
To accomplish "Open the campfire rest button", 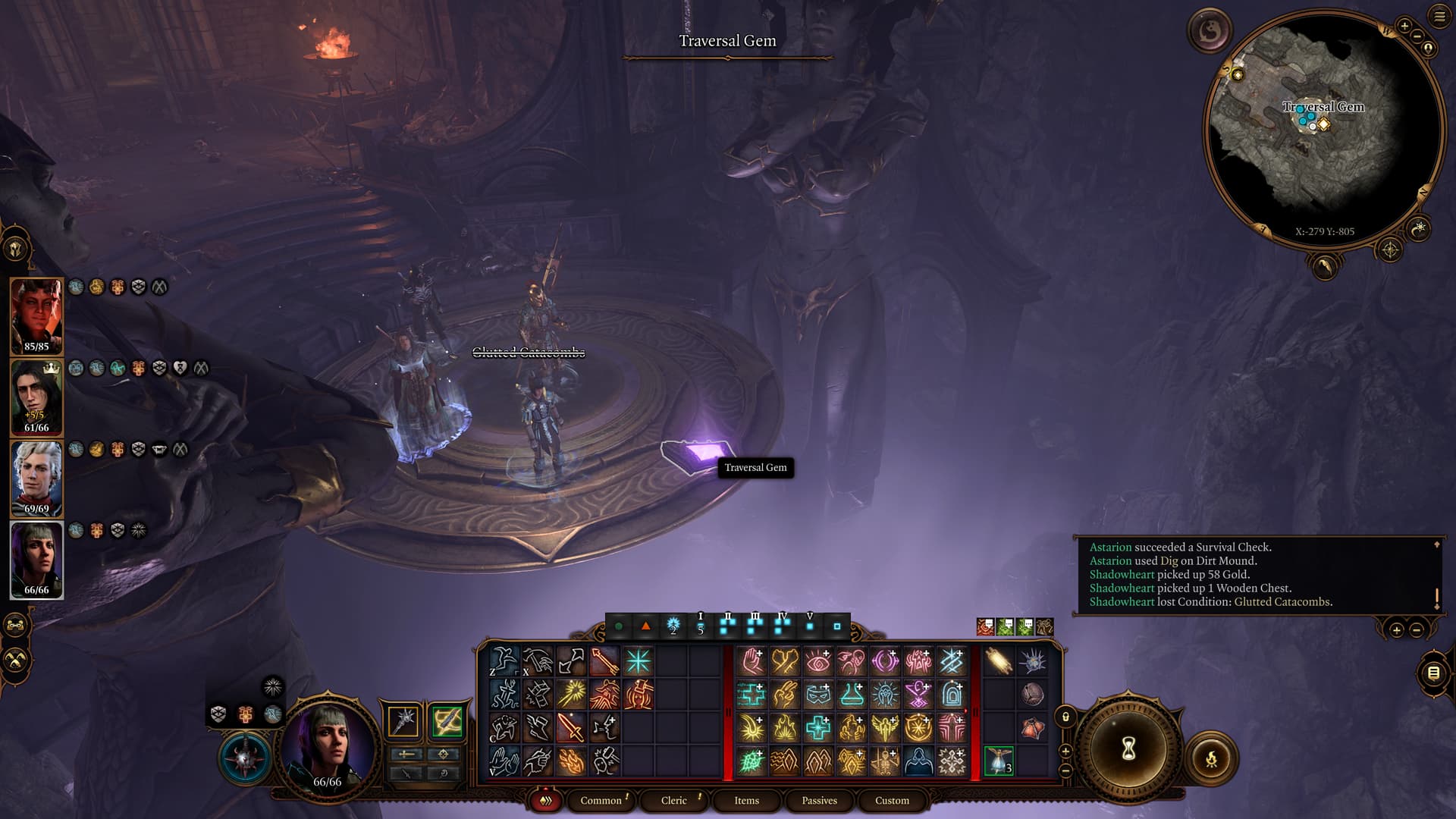I will click(1211, 758).
